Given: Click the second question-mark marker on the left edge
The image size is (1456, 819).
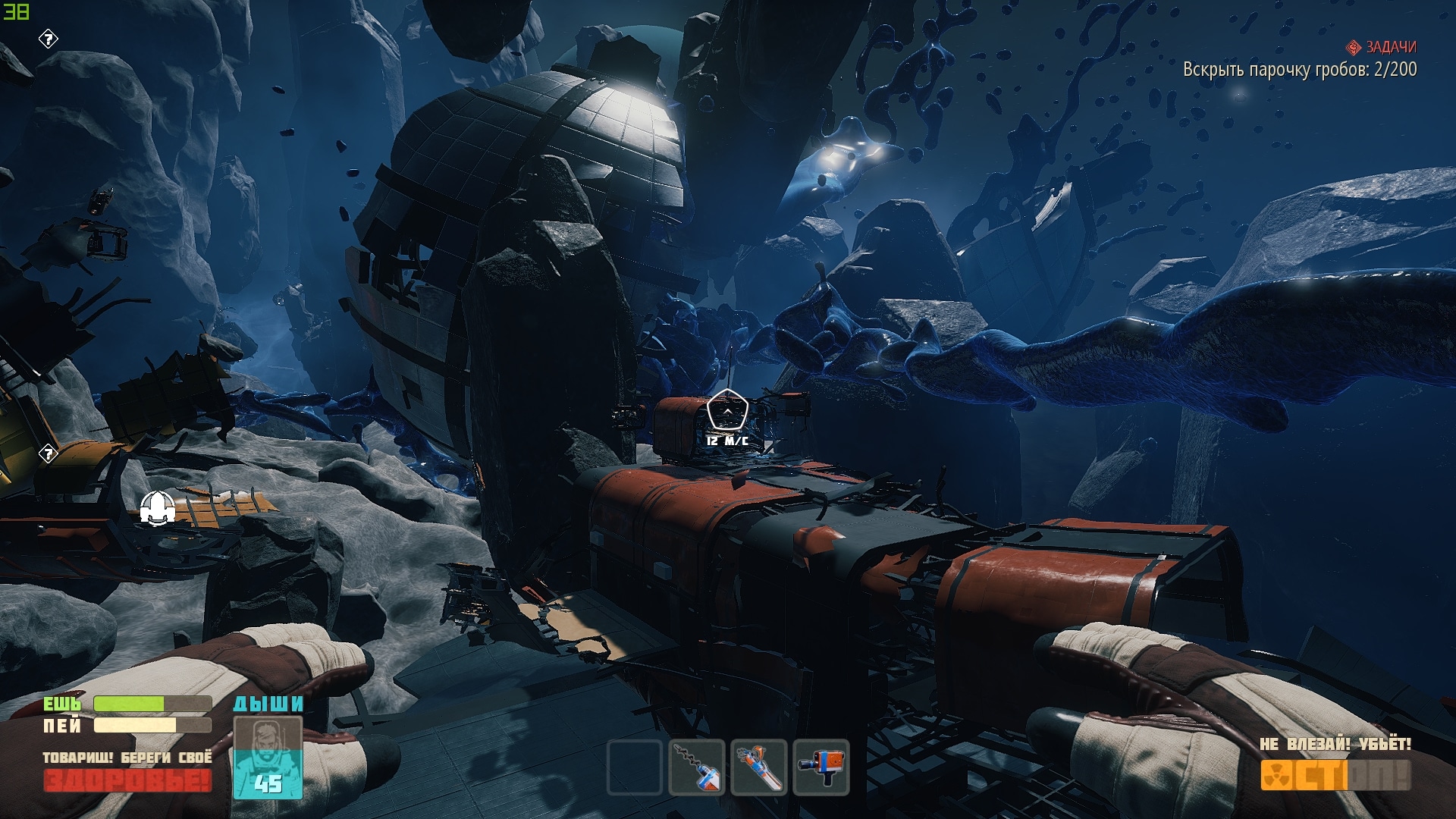Looking at the screenshot, I should pos(48,453).
